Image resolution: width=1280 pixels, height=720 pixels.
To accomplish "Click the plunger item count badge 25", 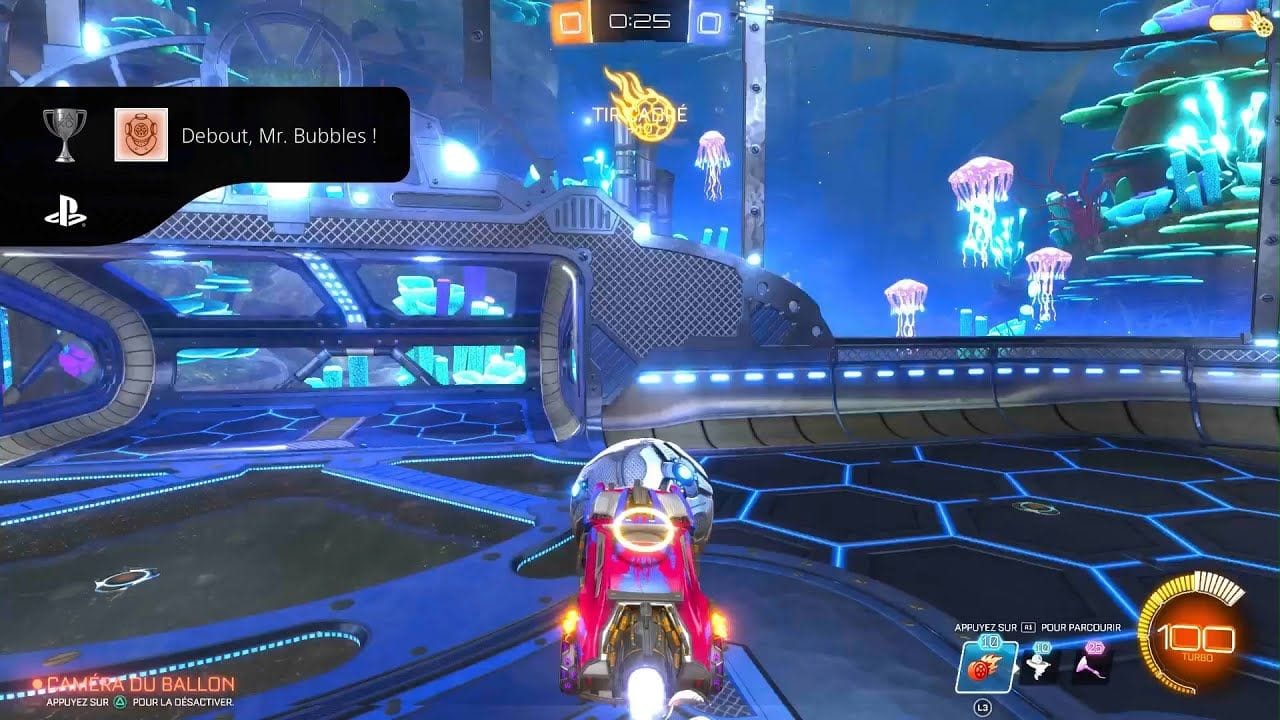I will pos(1094,646).
